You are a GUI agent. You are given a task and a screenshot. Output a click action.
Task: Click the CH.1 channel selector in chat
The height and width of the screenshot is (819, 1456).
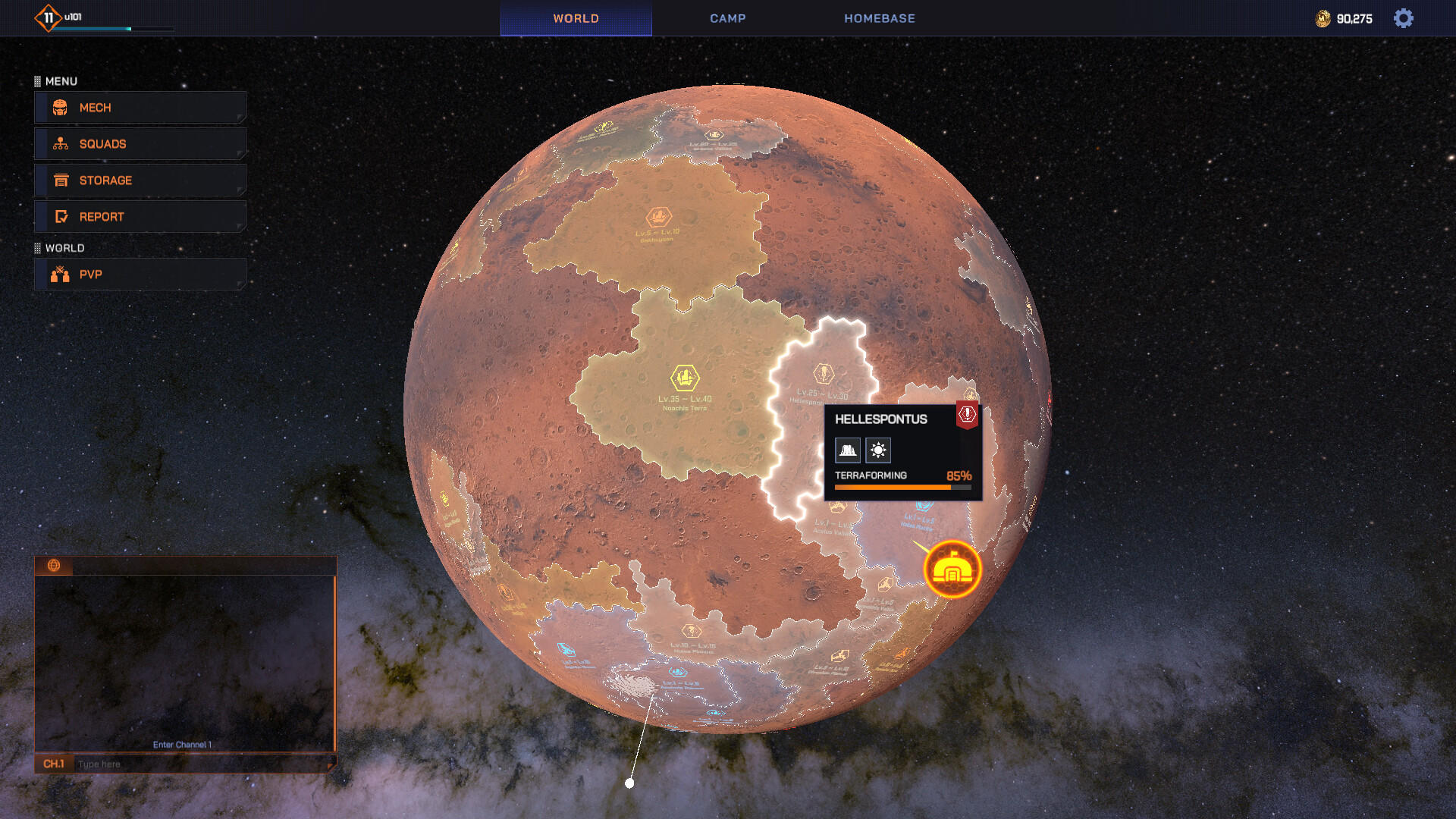(x=55, y=764)
